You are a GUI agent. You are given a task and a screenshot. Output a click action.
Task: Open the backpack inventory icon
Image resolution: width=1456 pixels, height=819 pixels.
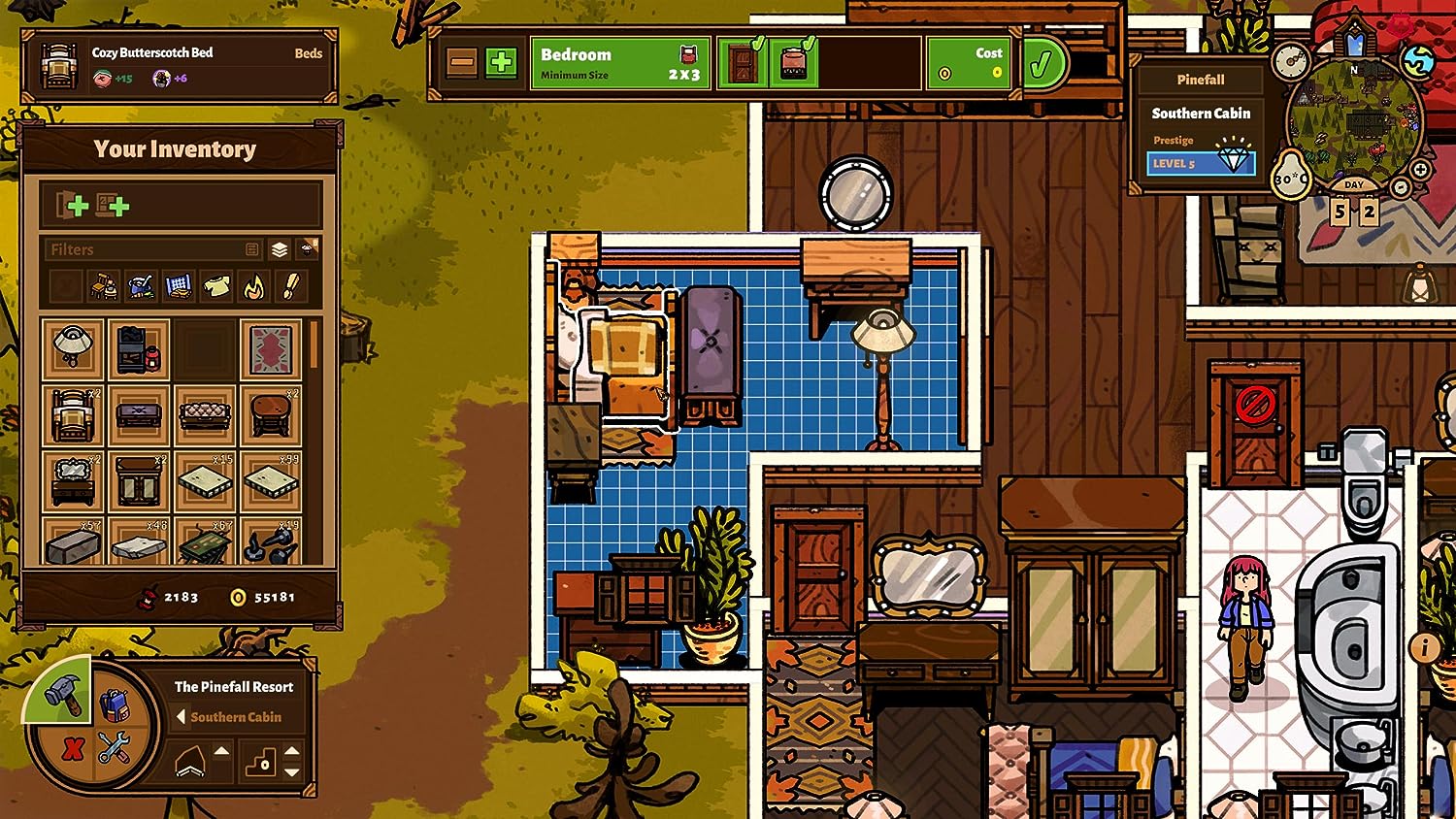115,705
